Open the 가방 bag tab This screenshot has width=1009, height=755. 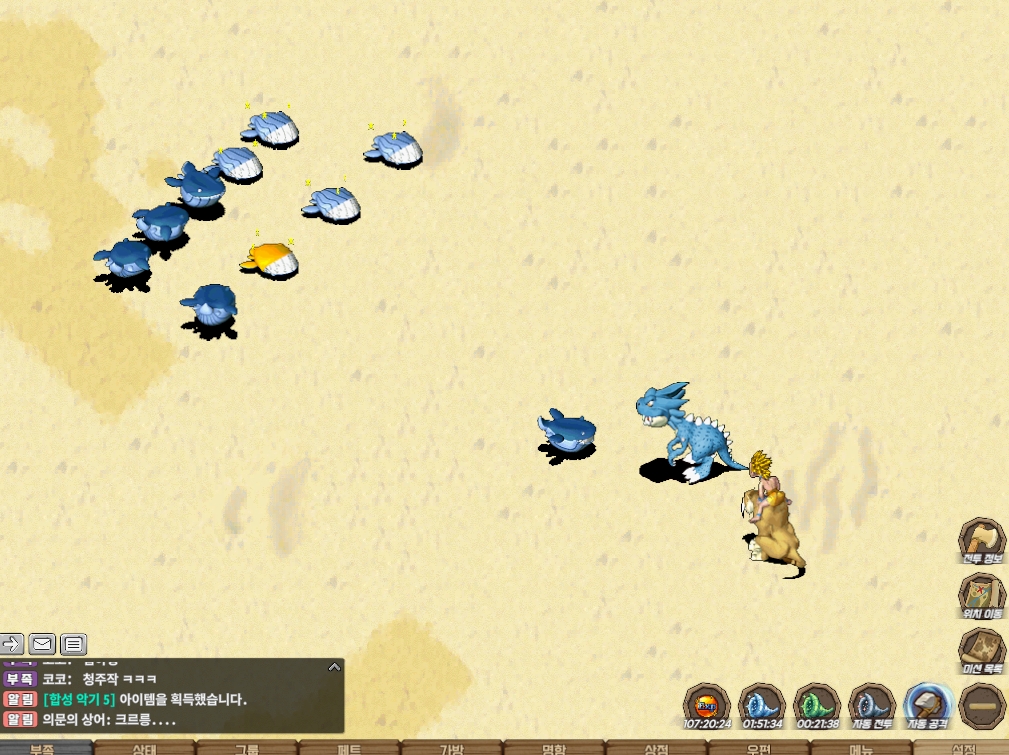pos(451,748)
